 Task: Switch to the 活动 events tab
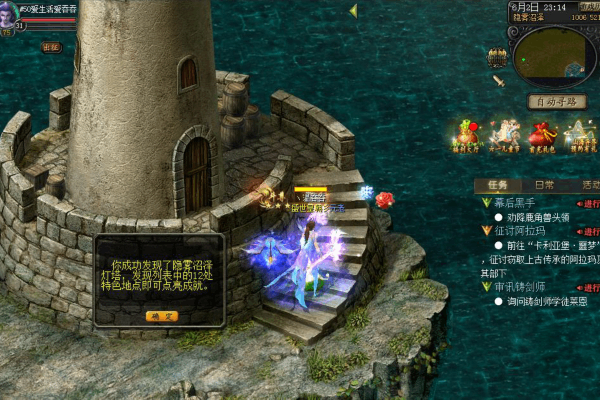pyautogui.click(x=589, y=185)
